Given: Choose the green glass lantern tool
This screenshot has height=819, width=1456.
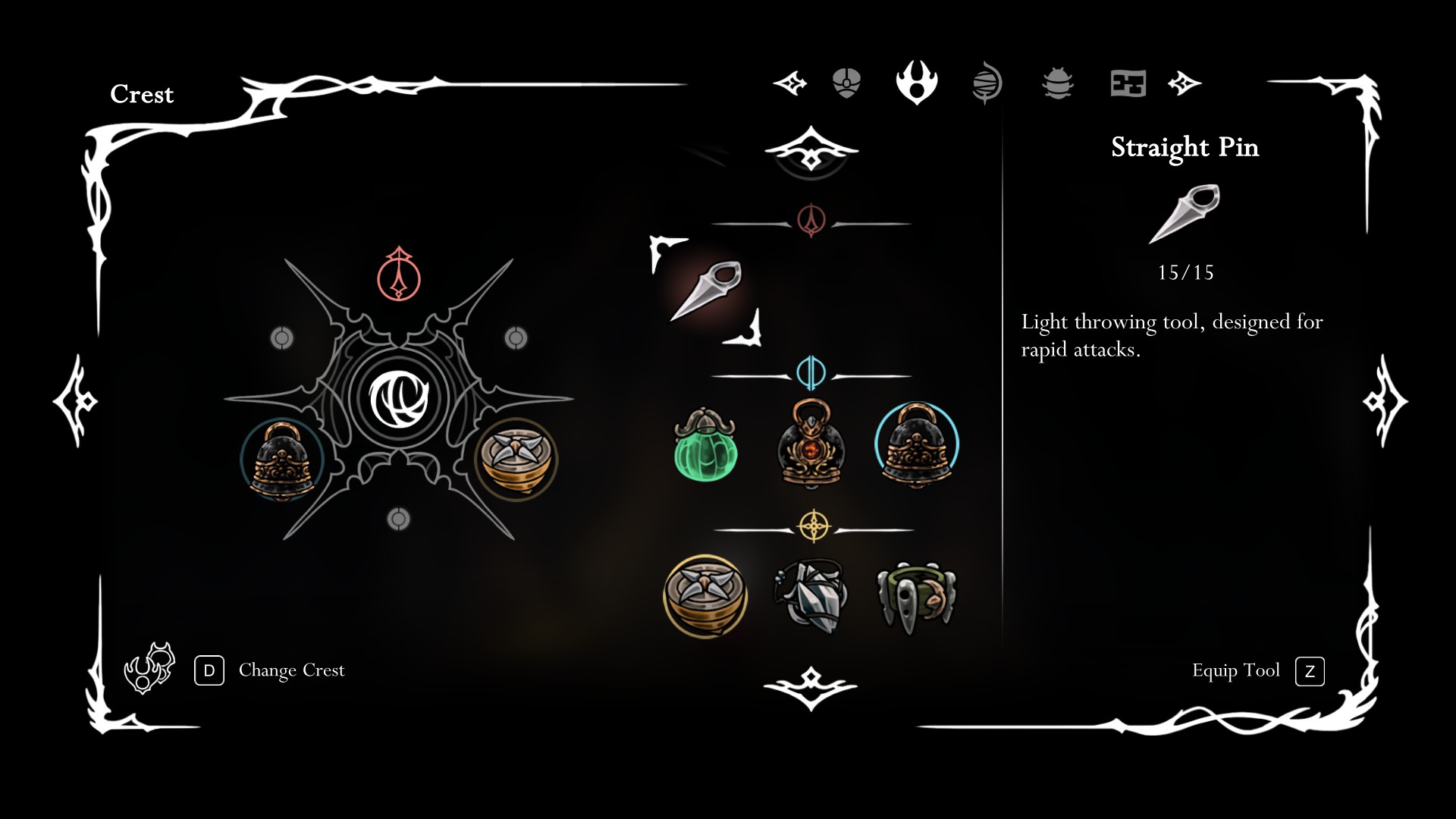Looking at the screenshot, I should 705,445.
